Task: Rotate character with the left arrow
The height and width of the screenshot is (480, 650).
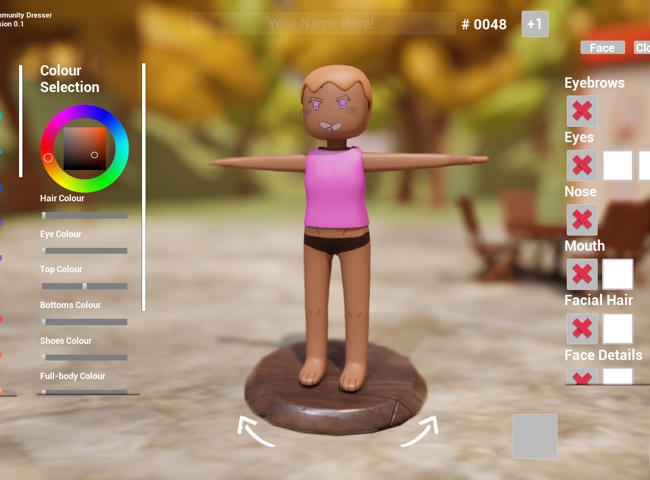Action: point(256,431)
